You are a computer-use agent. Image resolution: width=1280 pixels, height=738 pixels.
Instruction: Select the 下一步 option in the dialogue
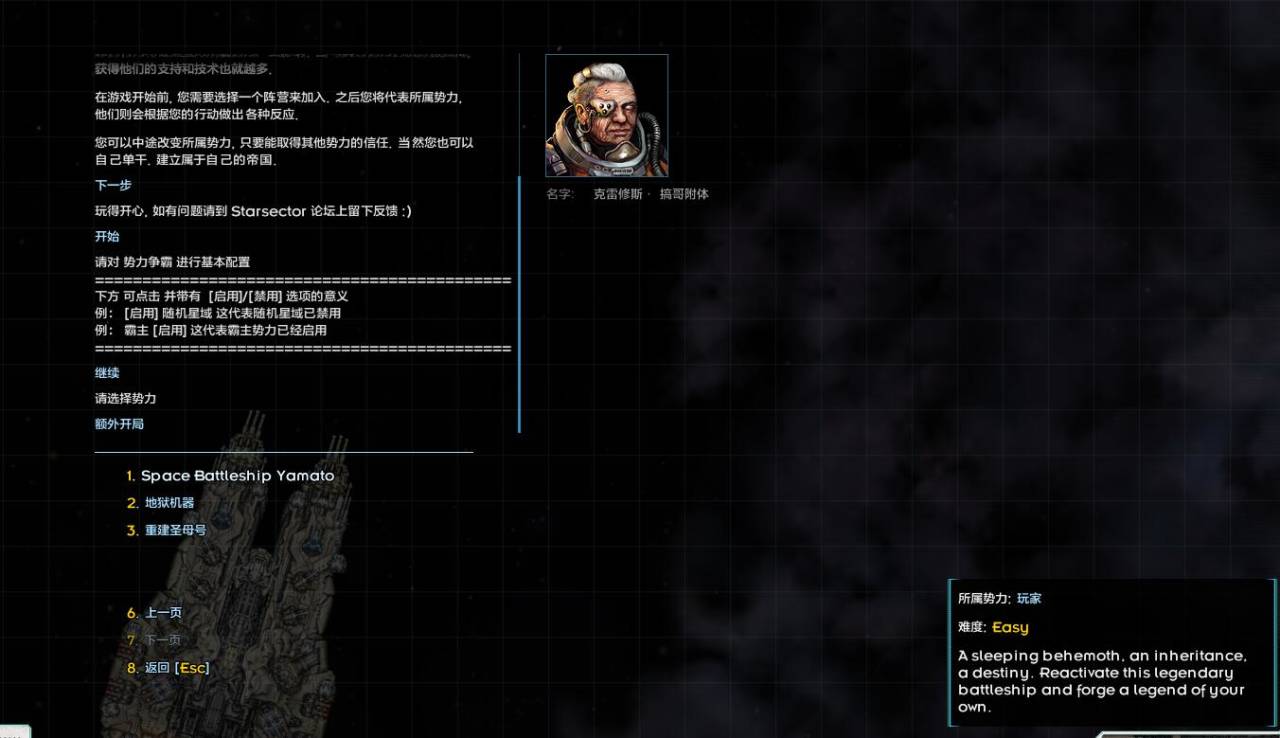point(111,186)
